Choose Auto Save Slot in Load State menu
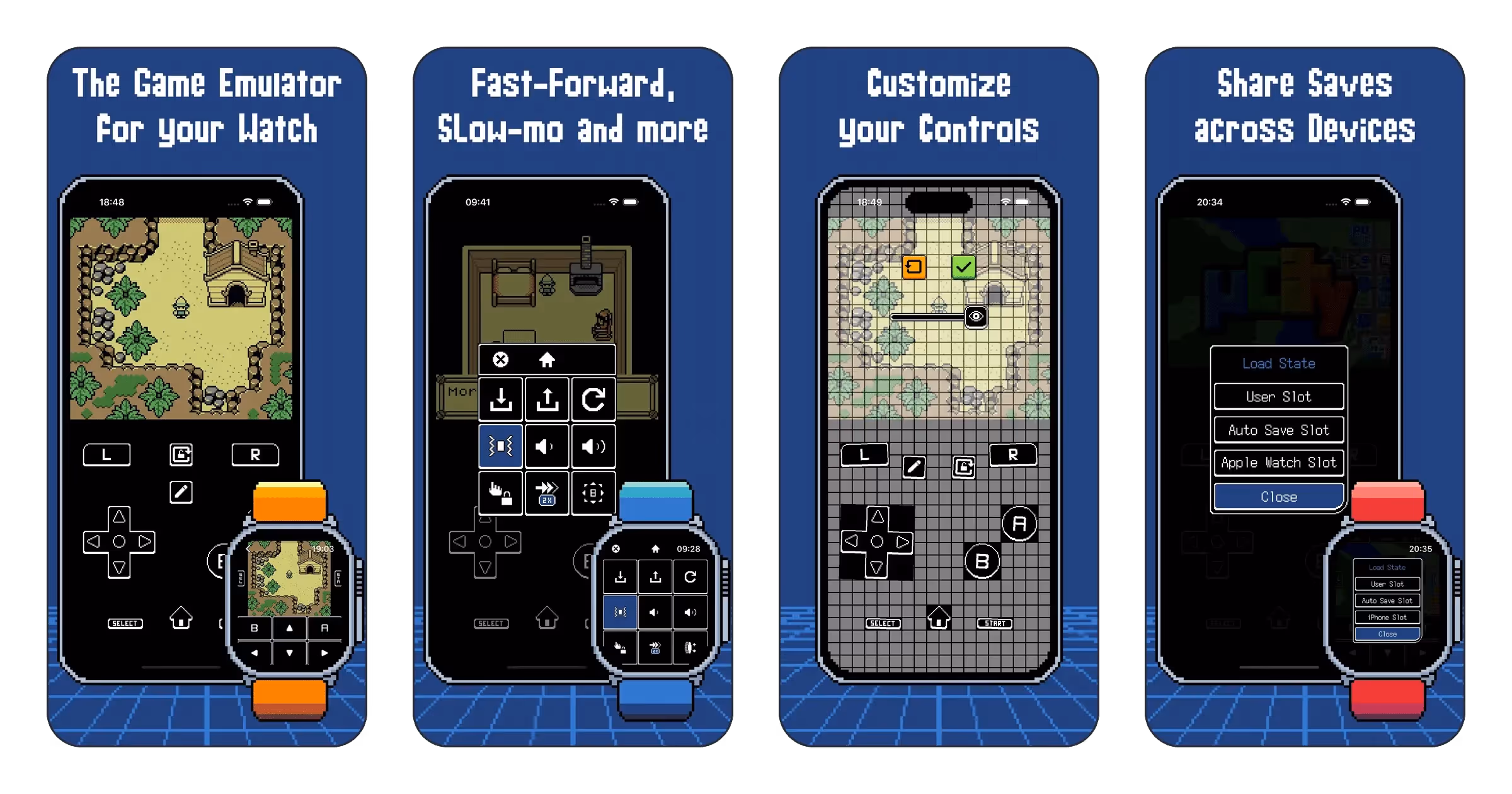1512x794 pixels. pos(1279,429)
